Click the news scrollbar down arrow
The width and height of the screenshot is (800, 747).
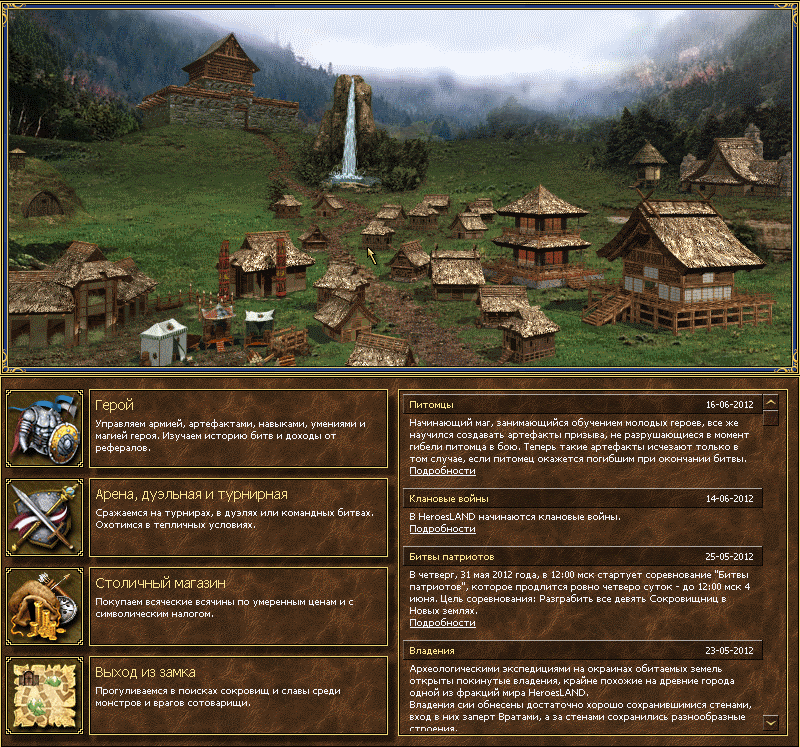[770, 721]
